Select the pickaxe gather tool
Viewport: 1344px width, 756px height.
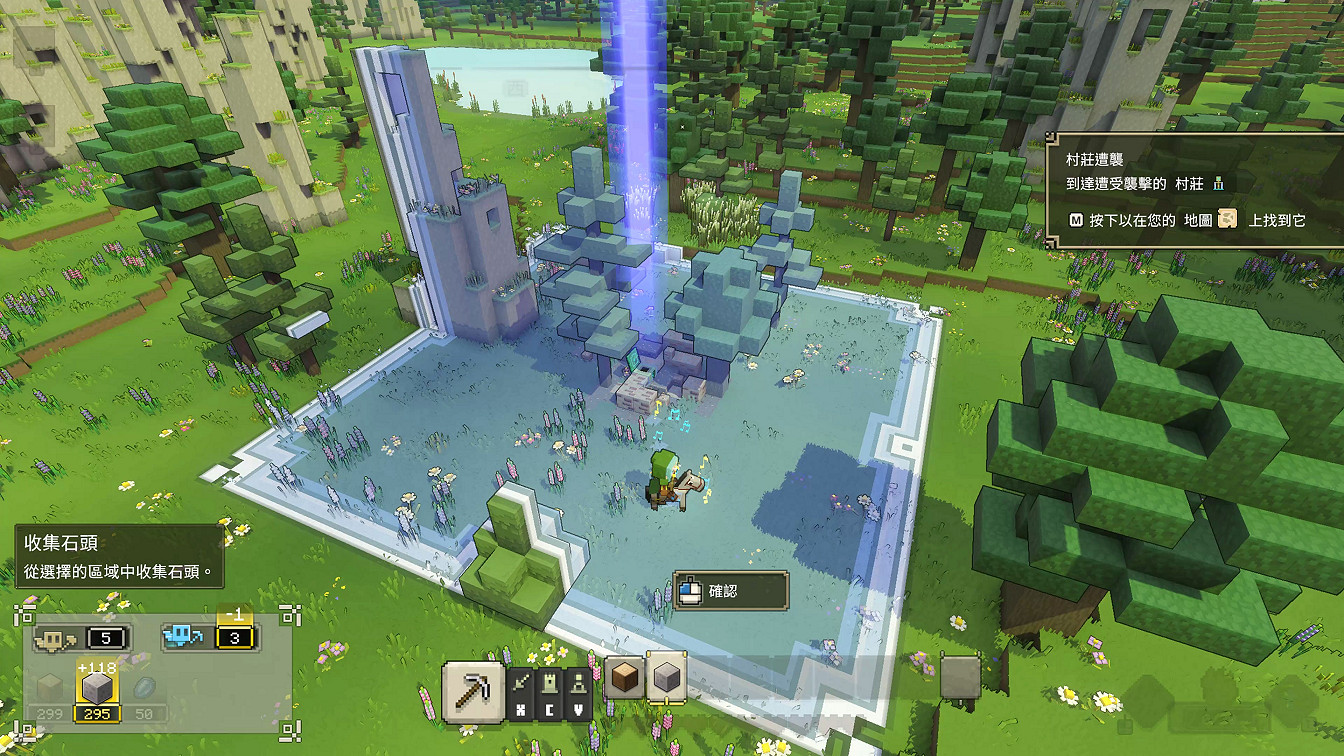472,690
